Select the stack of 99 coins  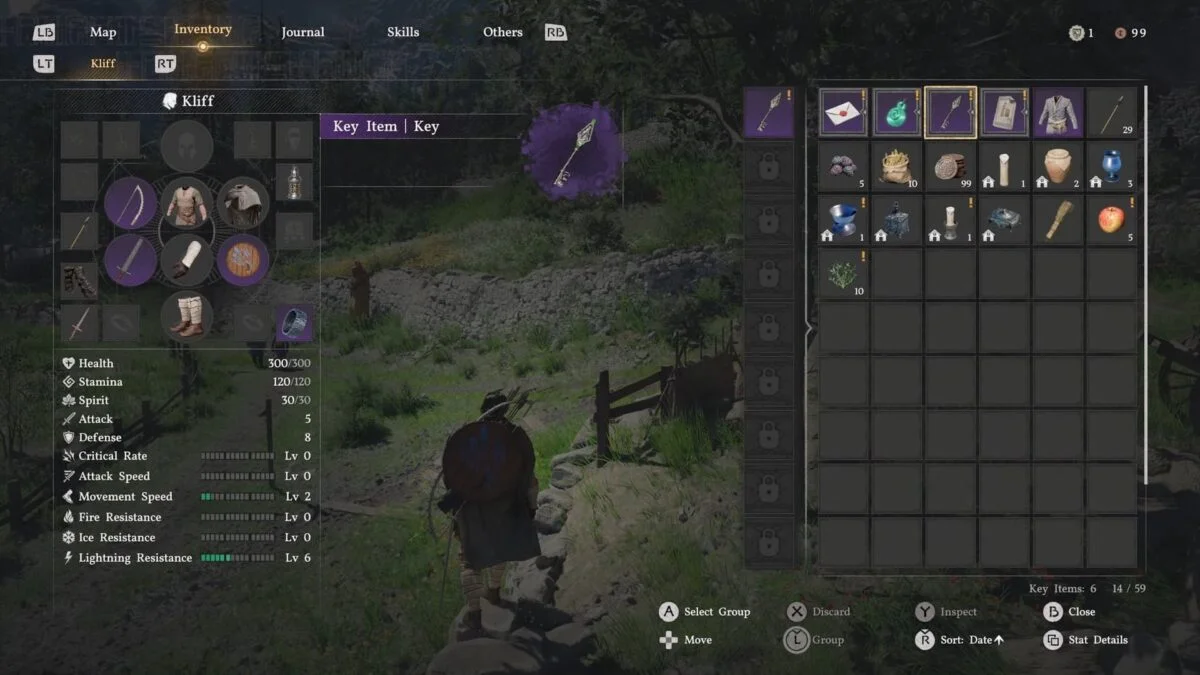tap(950, 166)
